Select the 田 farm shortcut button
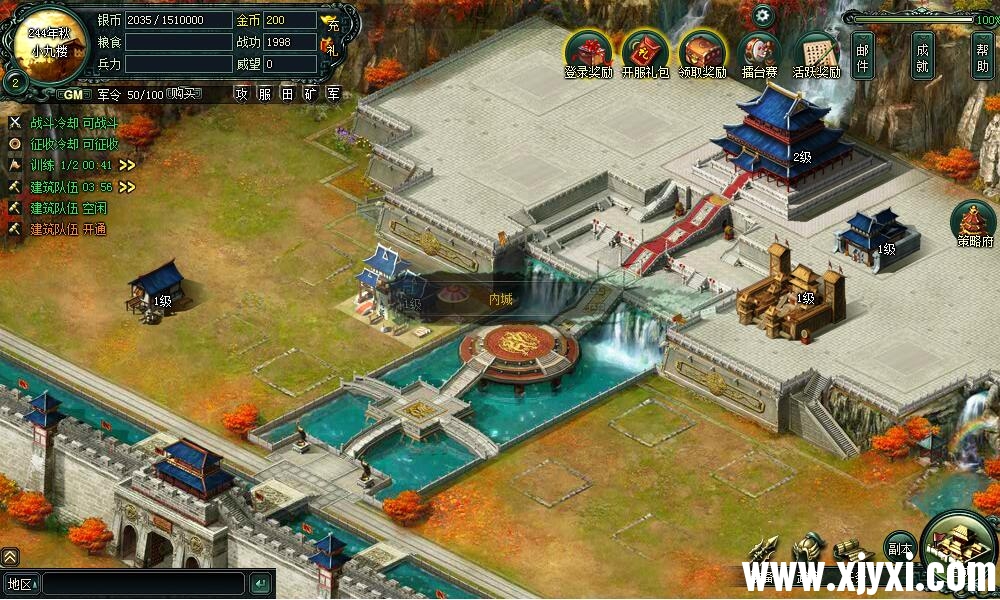1000x600 pixels. point(287,94)
